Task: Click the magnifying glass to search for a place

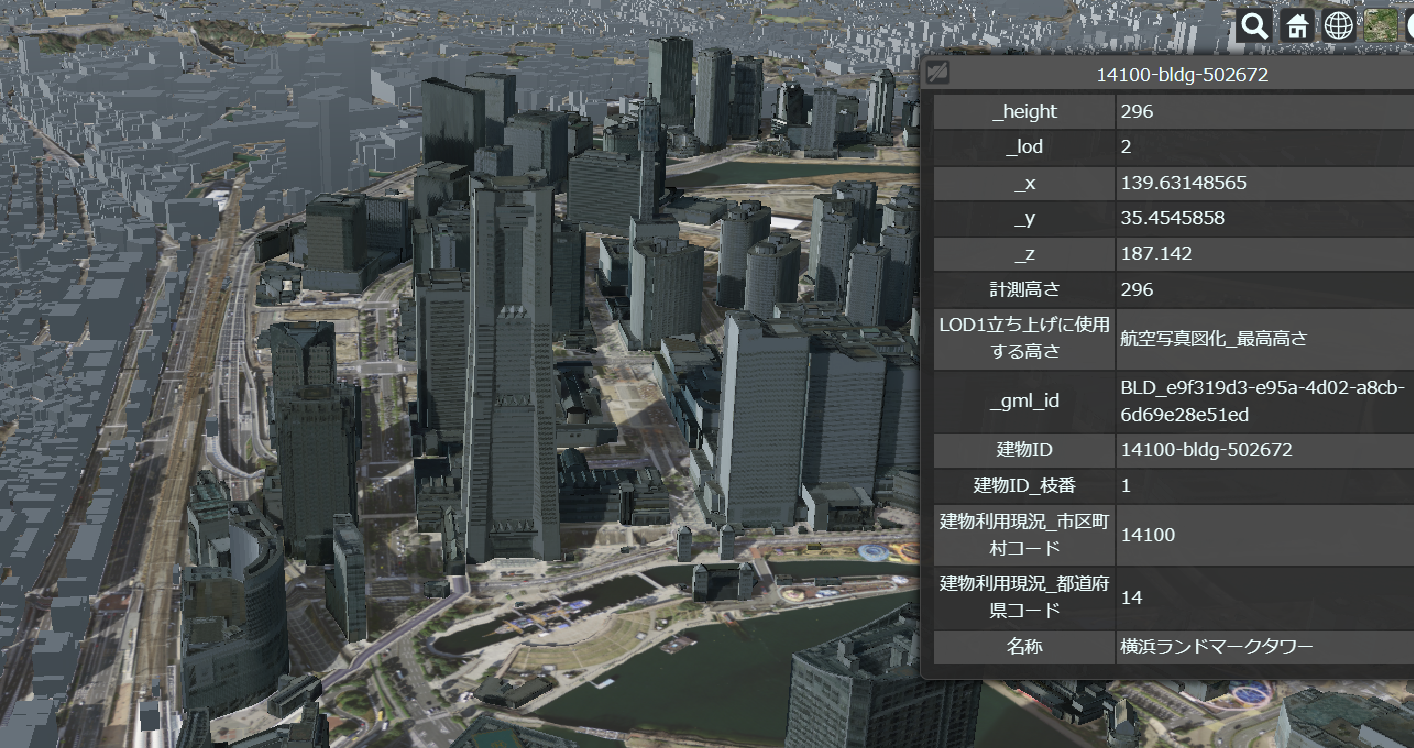Action: coord(1253,25)
